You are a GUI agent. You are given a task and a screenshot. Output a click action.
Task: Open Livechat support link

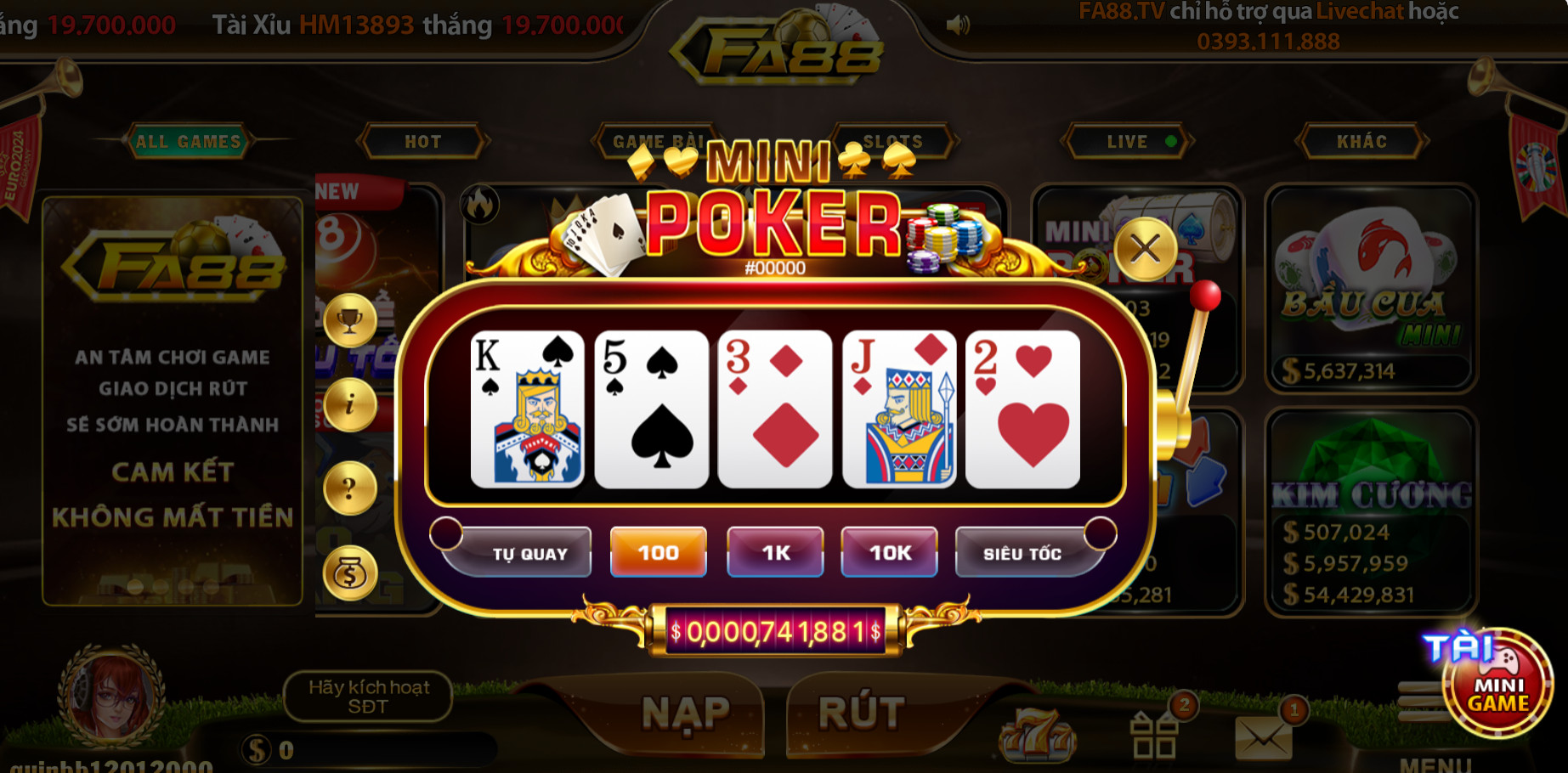click(1357, 13)
